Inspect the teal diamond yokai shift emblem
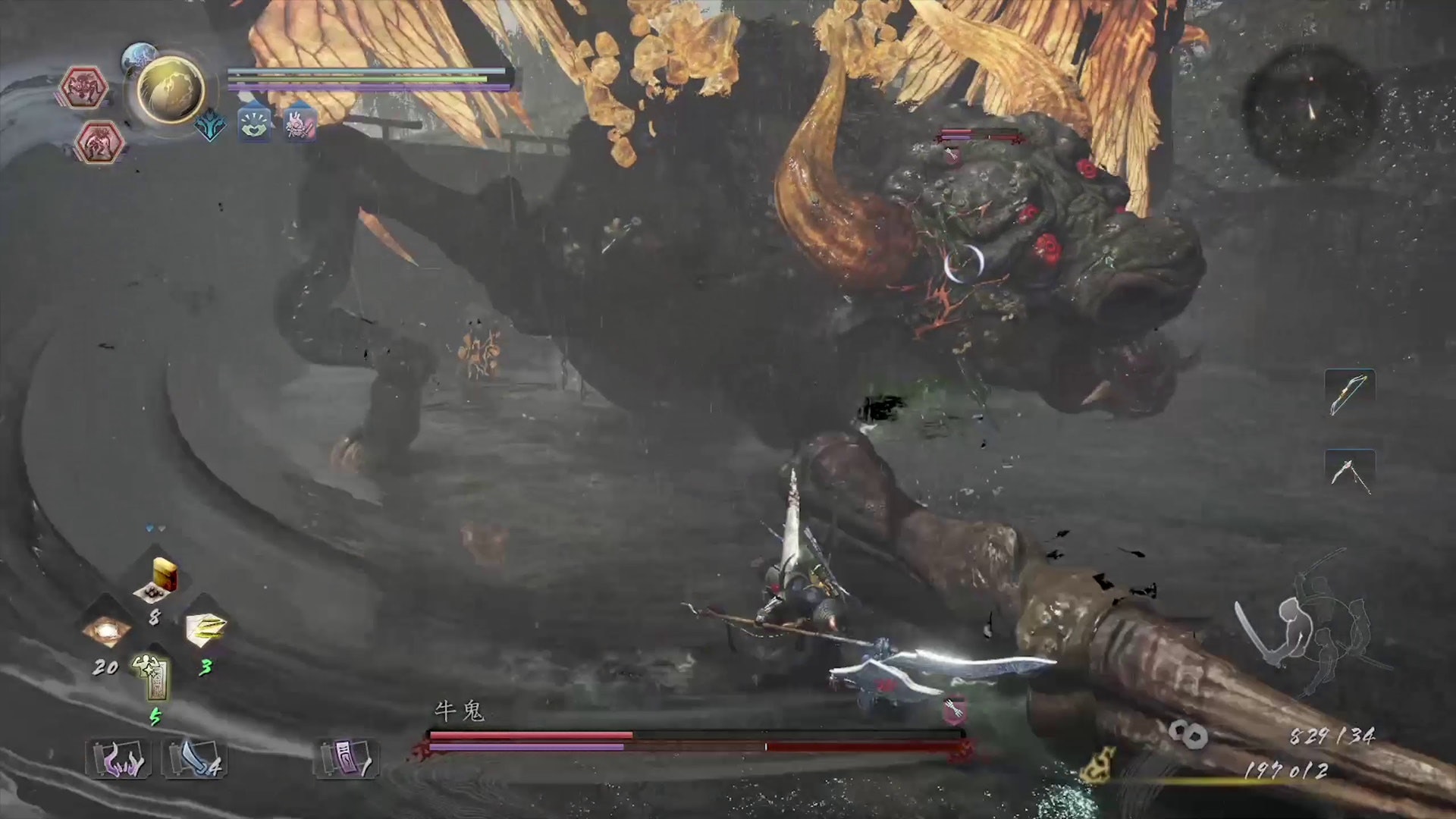The height and width of the screenshot is (819, 1456). click(x=210, y=126)
